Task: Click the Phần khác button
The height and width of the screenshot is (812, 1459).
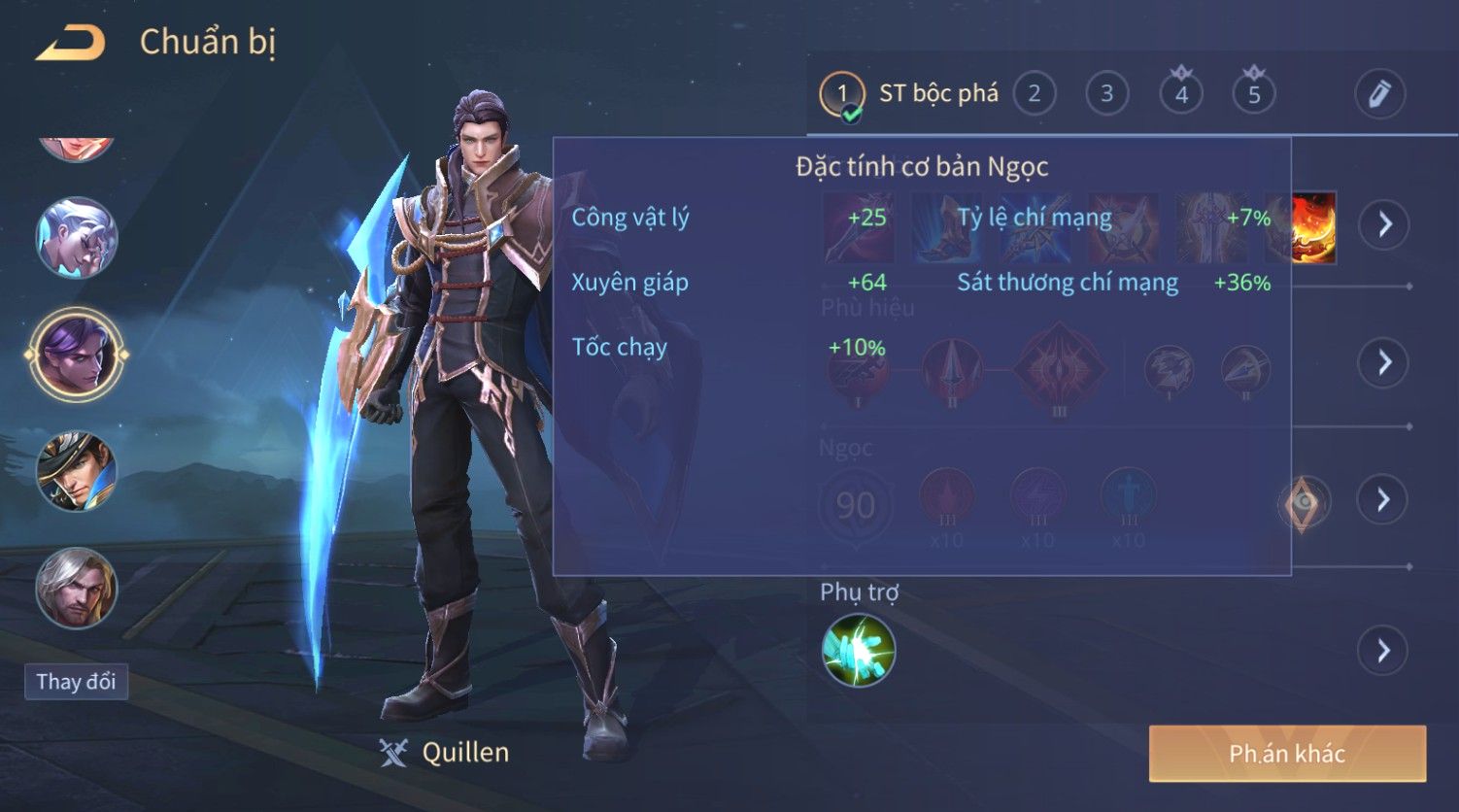Action: [x=1287, y=754]
